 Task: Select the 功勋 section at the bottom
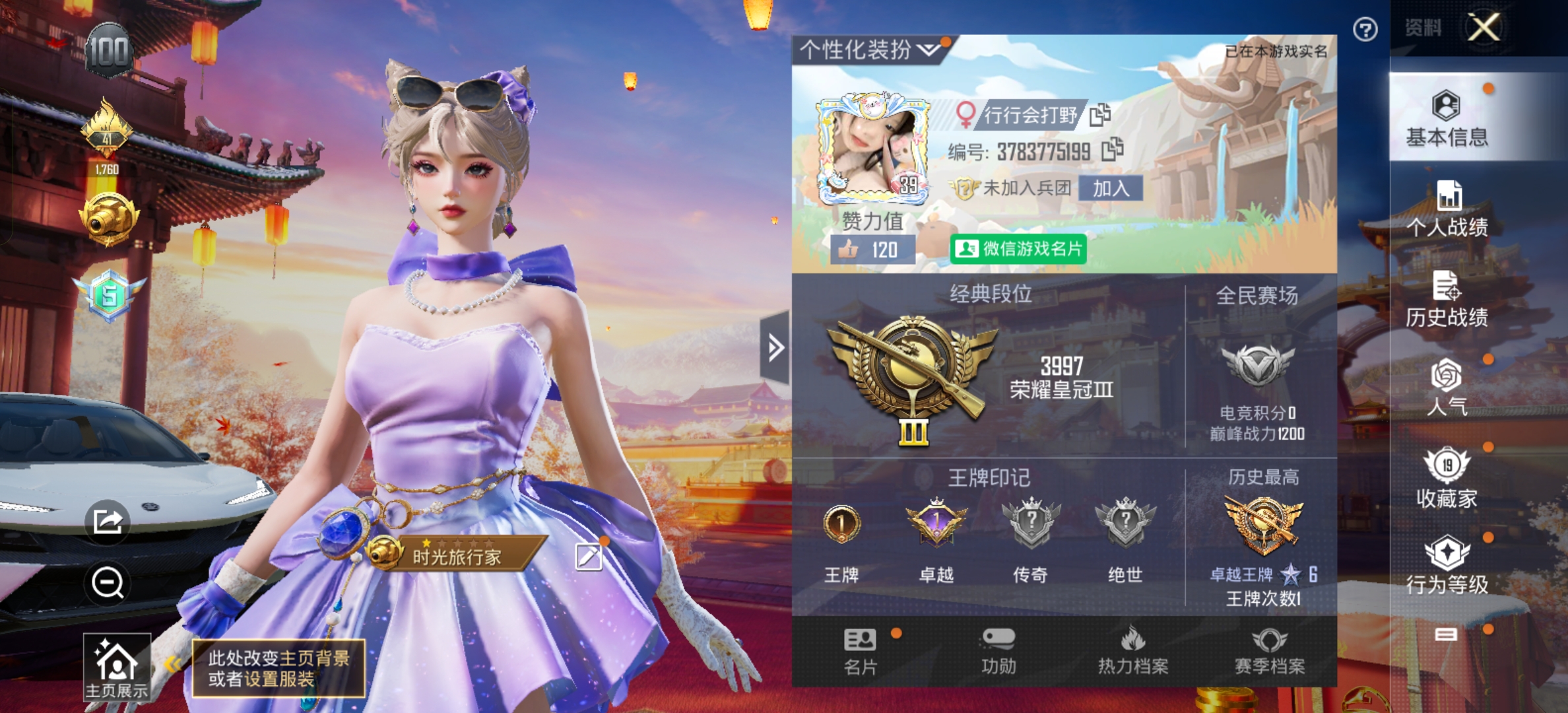(x=998, y=654)
